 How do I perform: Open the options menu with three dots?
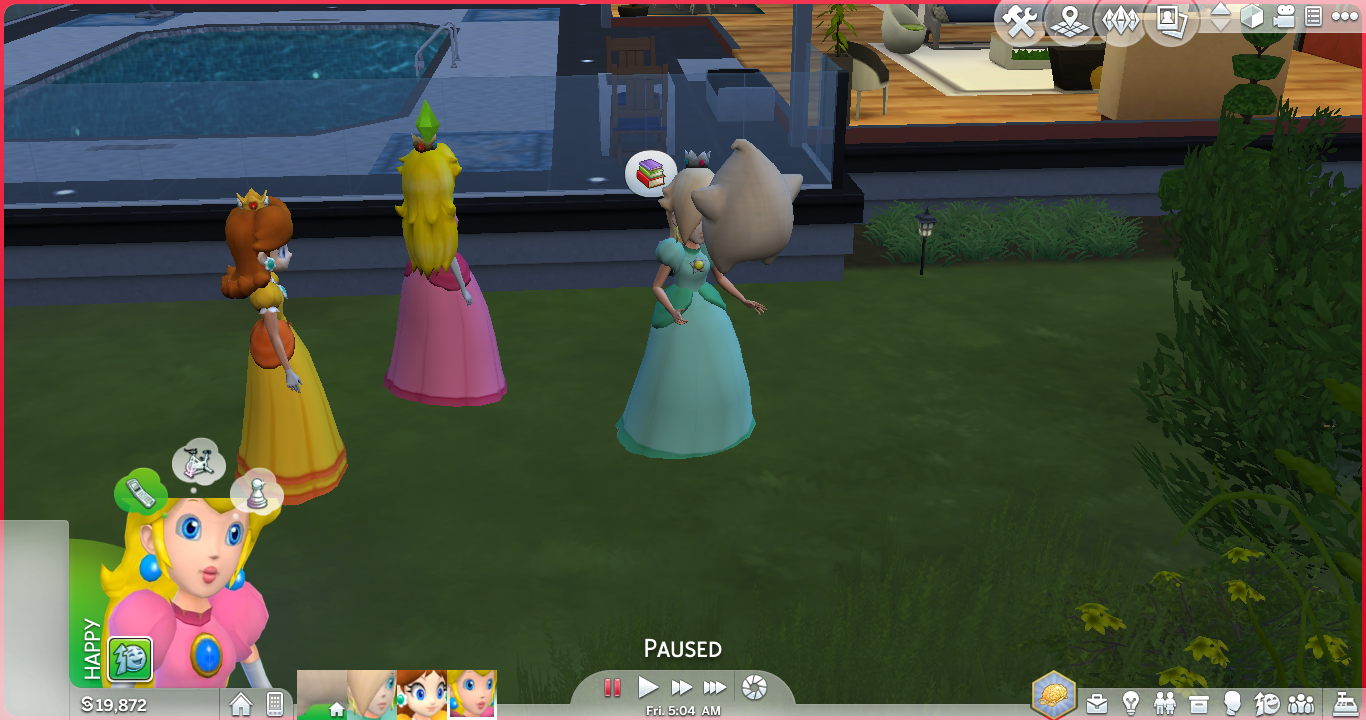(1345, 17)
